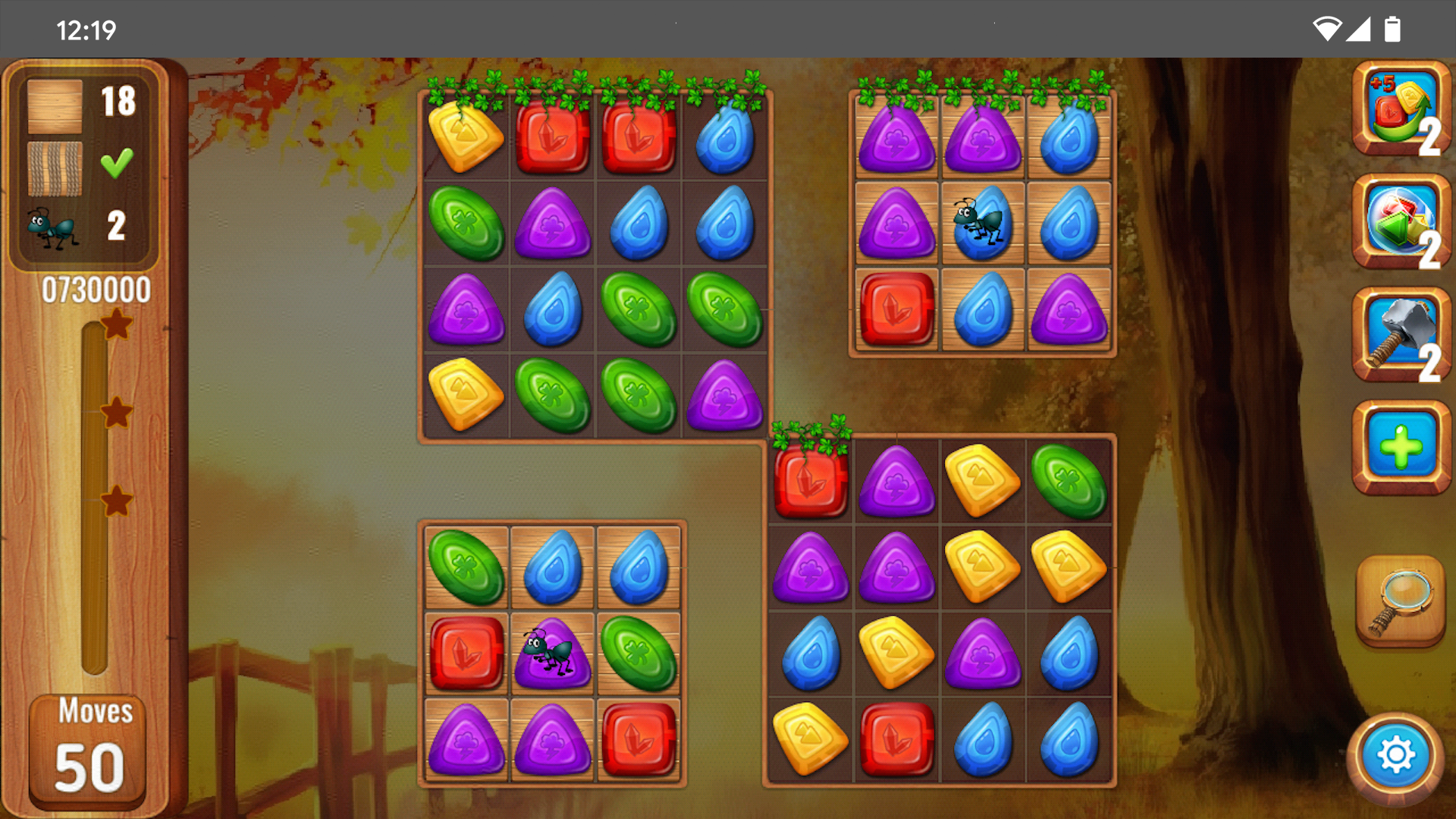Select the score display showing 0730000
The width and height of the screenshot is (1456, 819).
coord(96,288)
